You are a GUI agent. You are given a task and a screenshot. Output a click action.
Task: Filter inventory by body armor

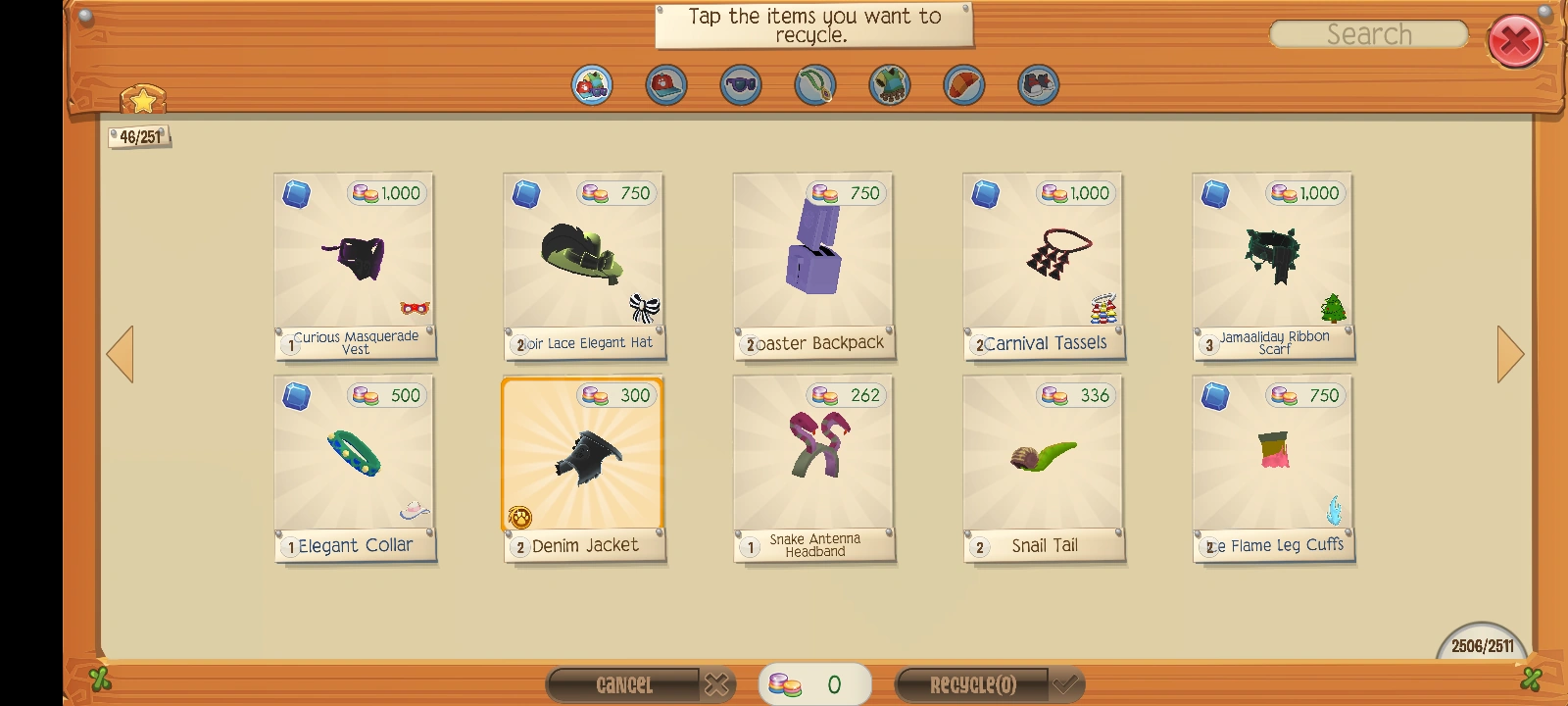[x=890, y=85]
